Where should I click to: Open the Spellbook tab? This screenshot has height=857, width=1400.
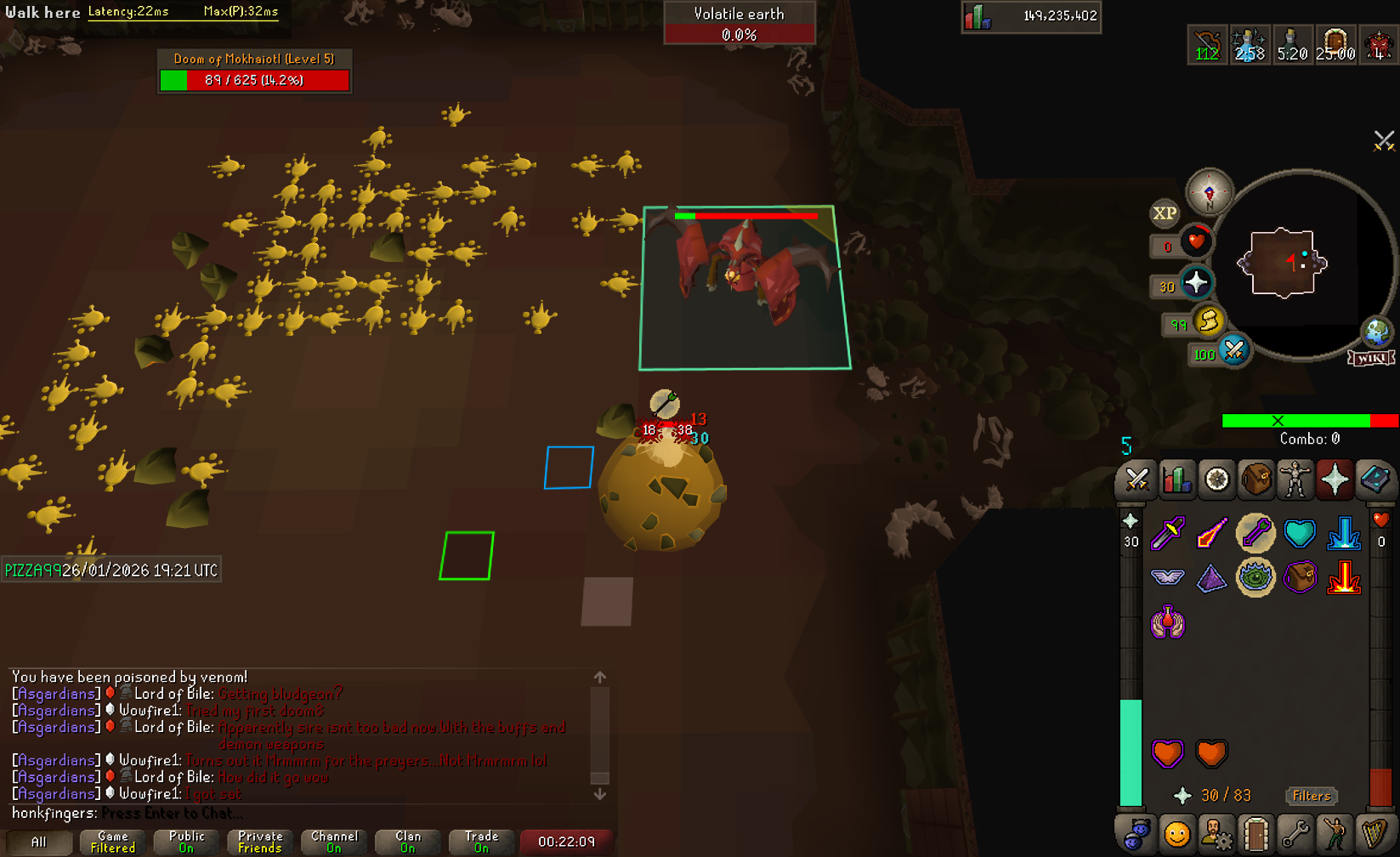1374,480
